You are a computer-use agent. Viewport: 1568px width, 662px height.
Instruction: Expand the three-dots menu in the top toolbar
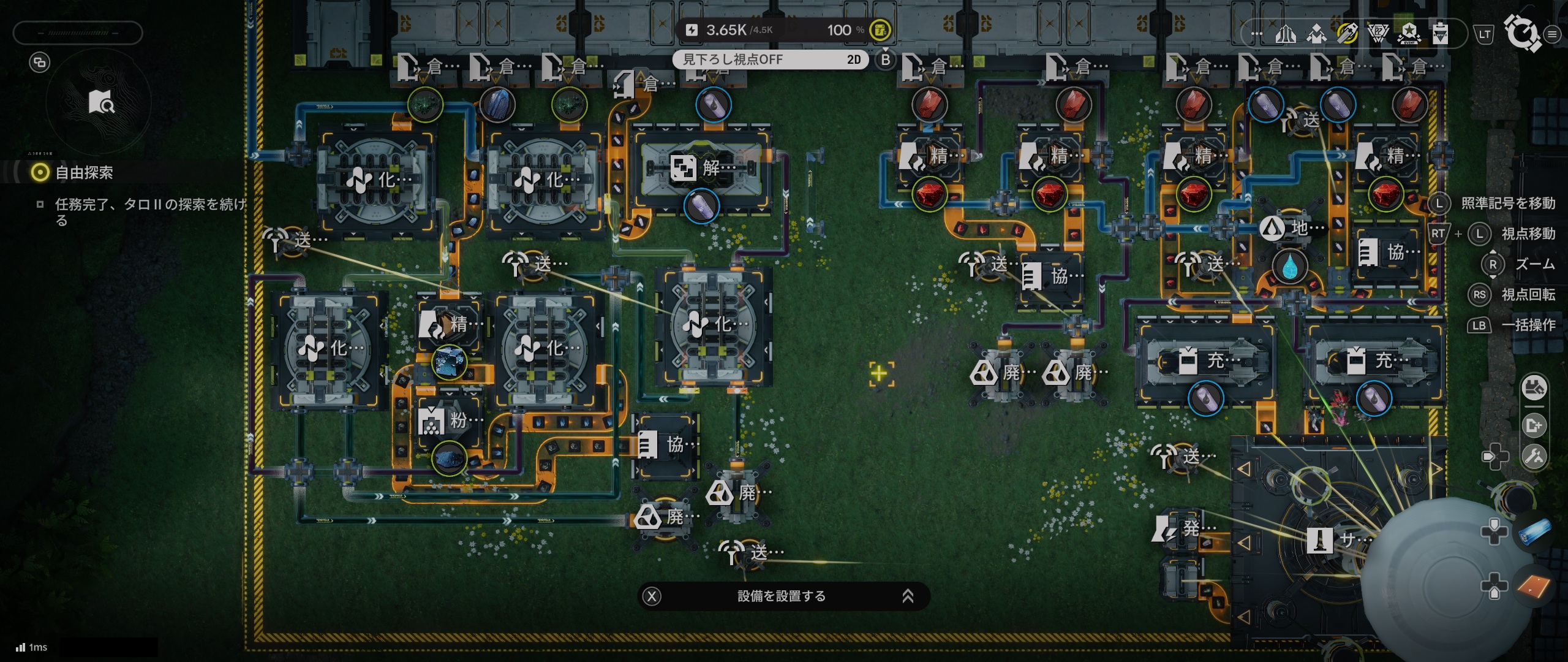tap(1257, 34)
